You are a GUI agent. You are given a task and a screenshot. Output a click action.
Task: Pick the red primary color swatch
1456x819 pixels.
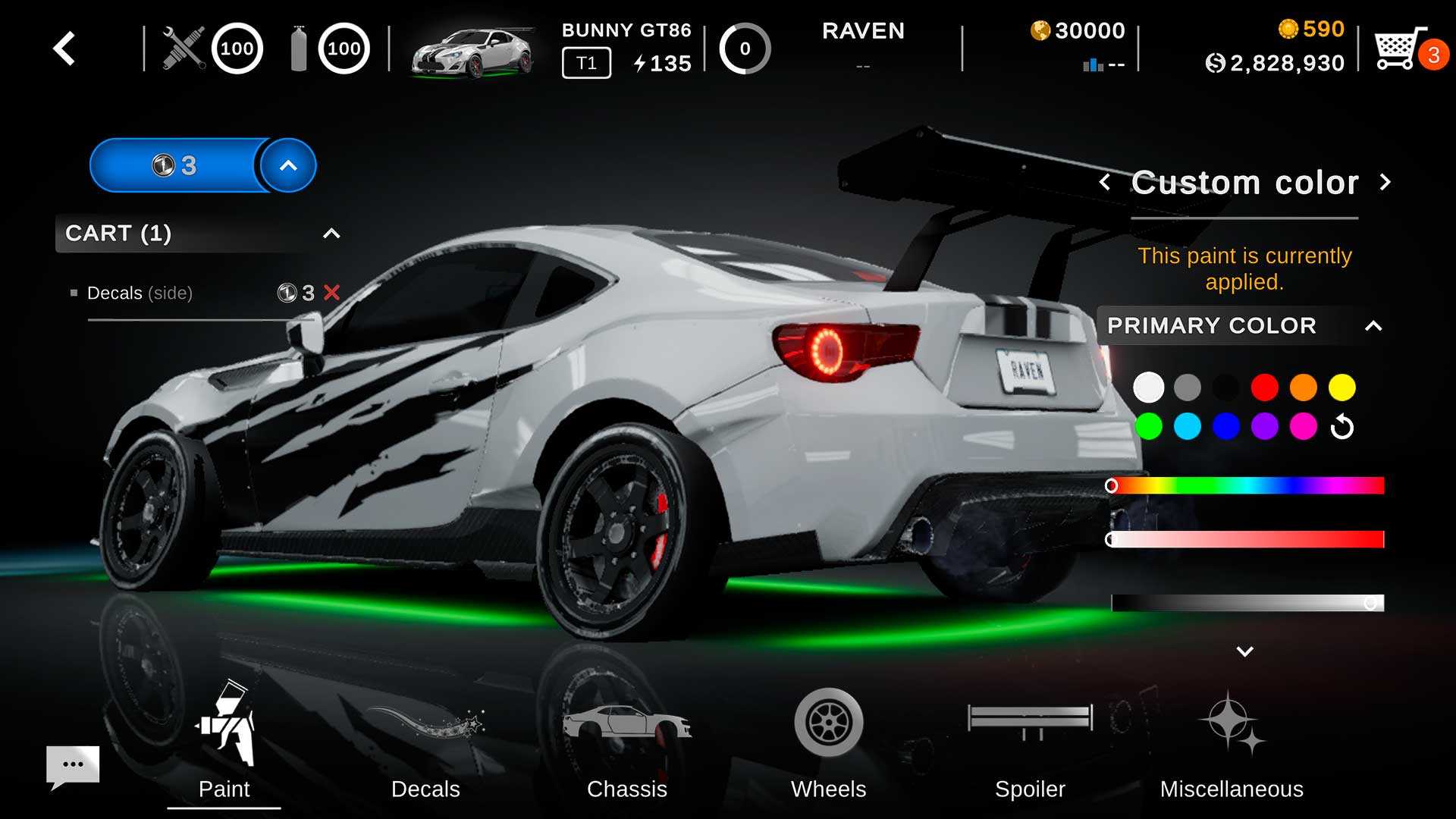pos(1264,388)
